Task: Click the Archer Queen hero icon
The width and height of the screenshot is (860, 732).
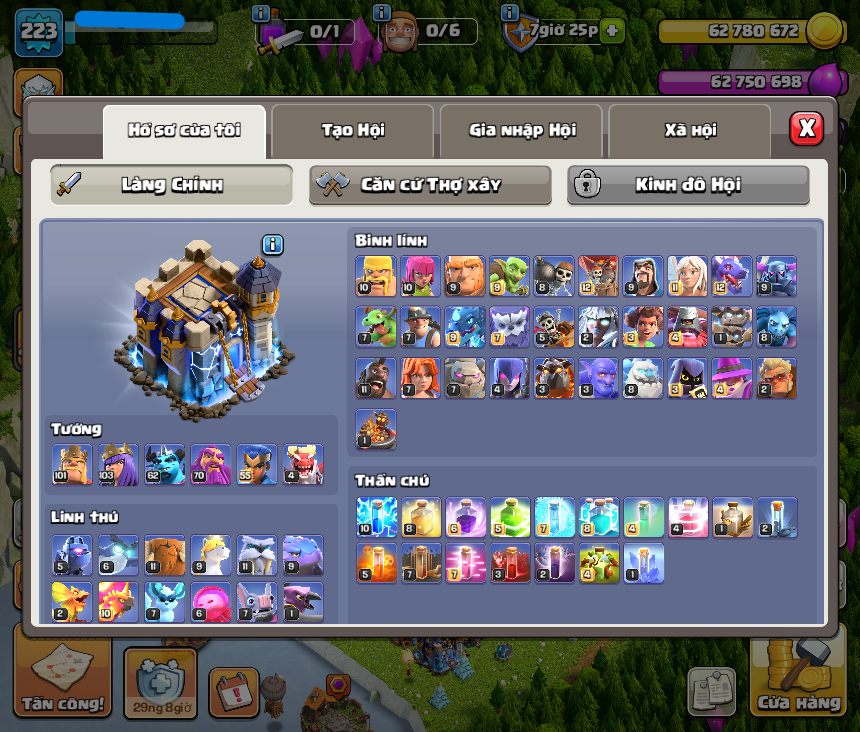Action: point(118,465)
